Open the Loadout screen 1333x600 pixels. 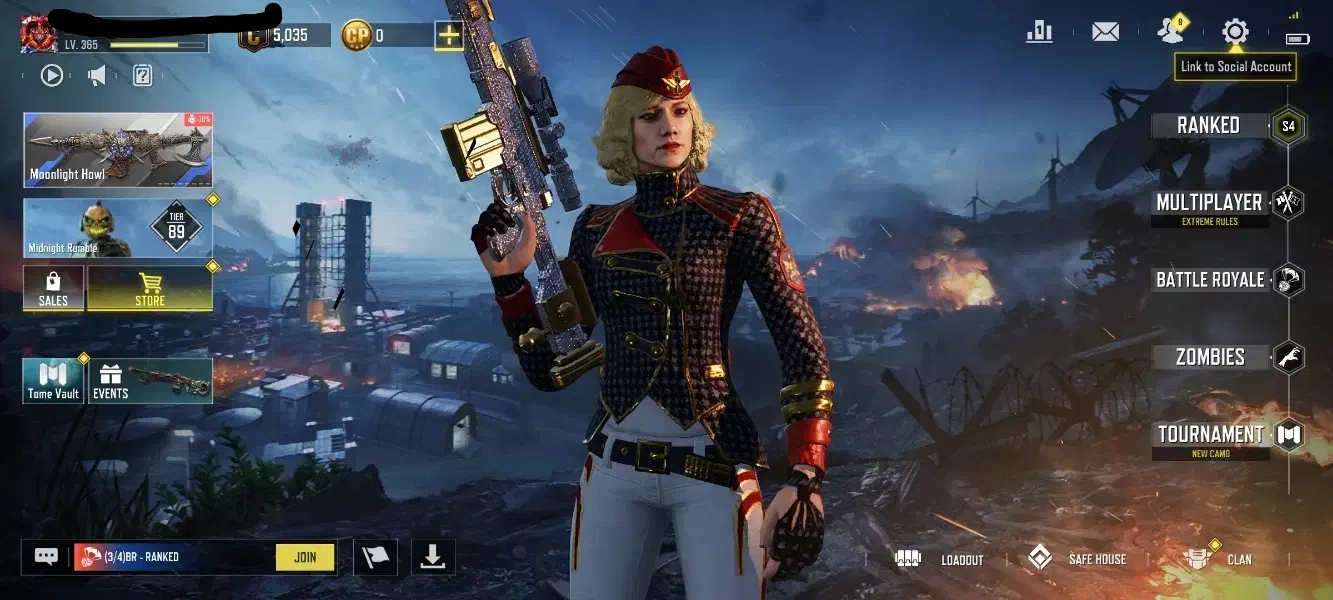[940, 559]
